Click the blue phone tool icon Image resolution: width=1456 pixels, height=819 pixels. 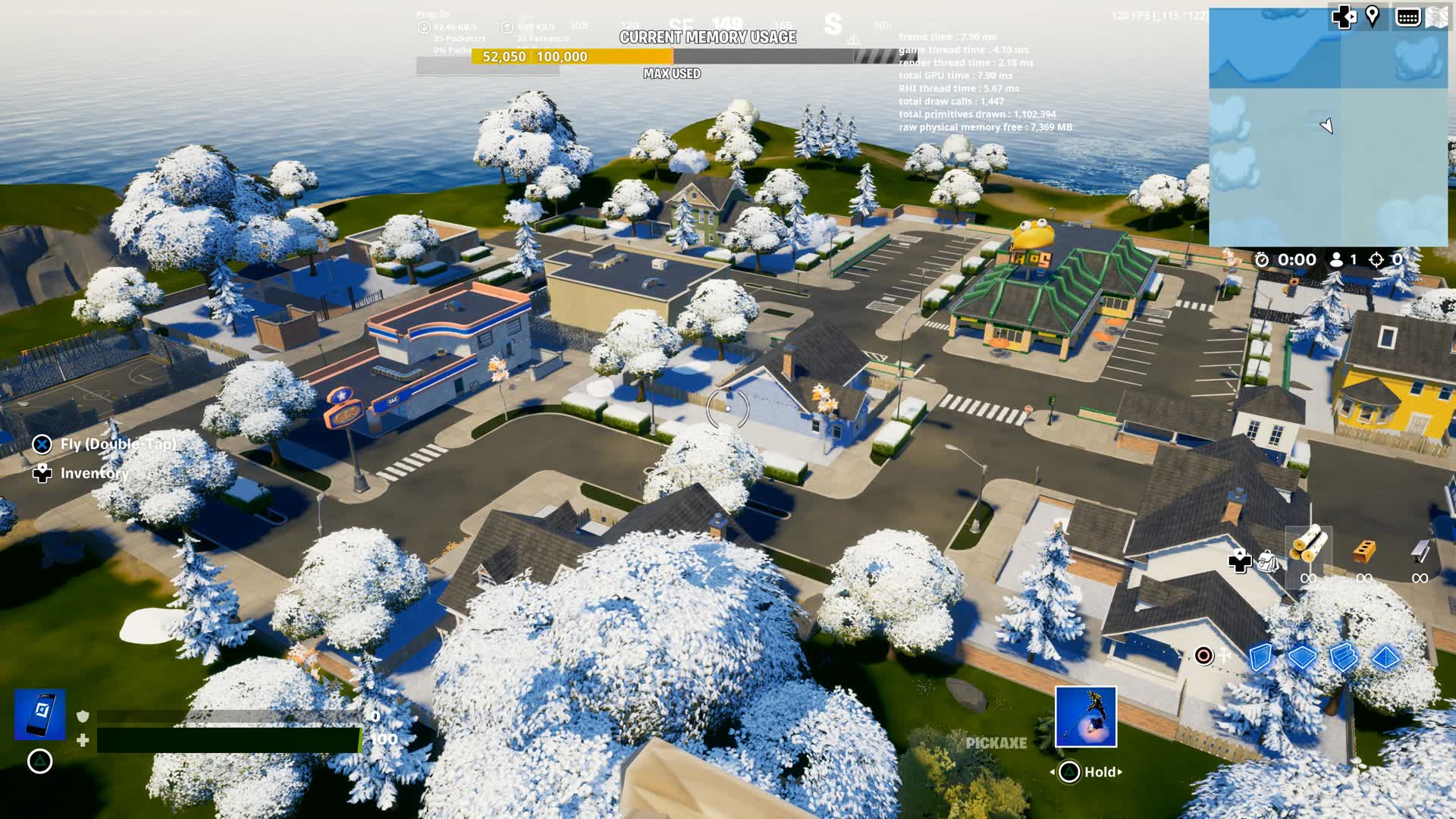pyautogui.click(x=40, y=714)
